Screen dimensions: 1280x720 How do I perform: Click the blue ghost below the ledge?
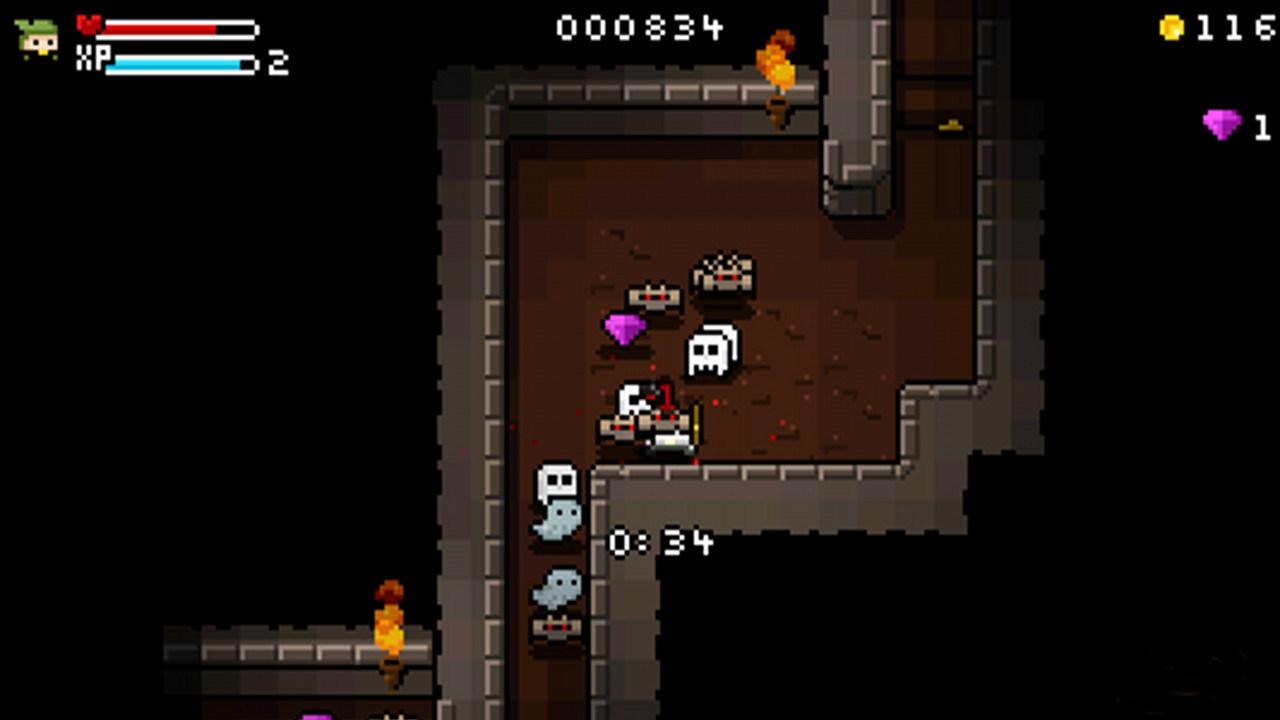pos(558,520)
